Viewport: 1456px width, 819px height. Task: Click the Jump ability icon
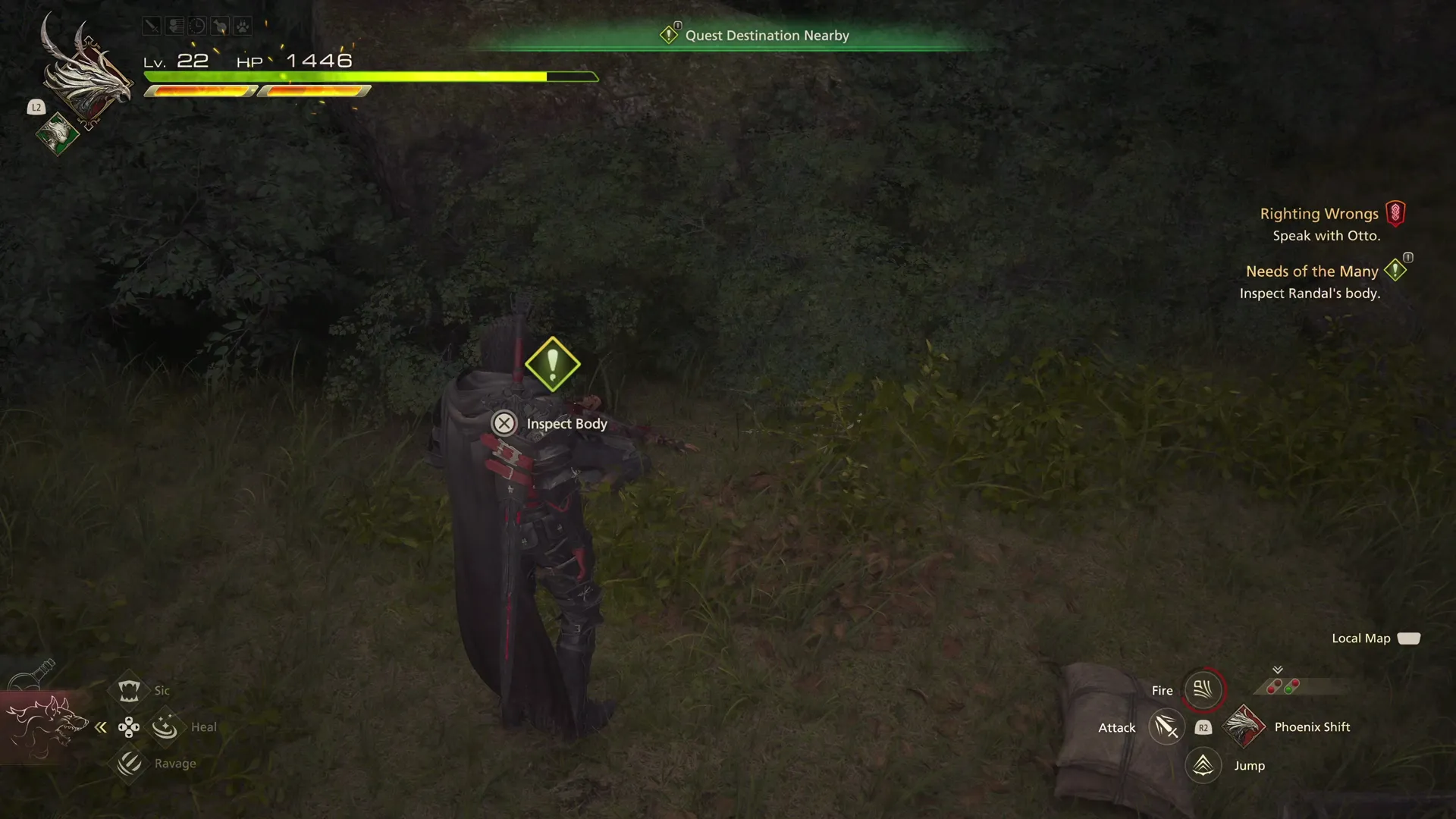click(x=1204, y=765)
